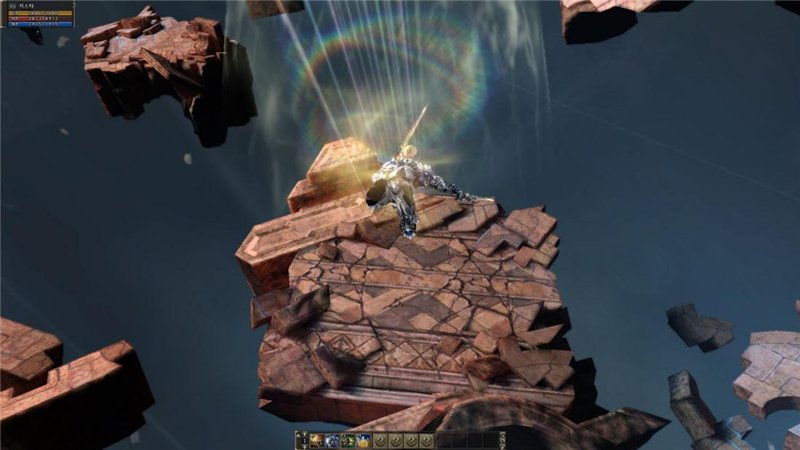Use the blue-white swirl skill
Screen dimensions: 800x450
pos(332,440)
